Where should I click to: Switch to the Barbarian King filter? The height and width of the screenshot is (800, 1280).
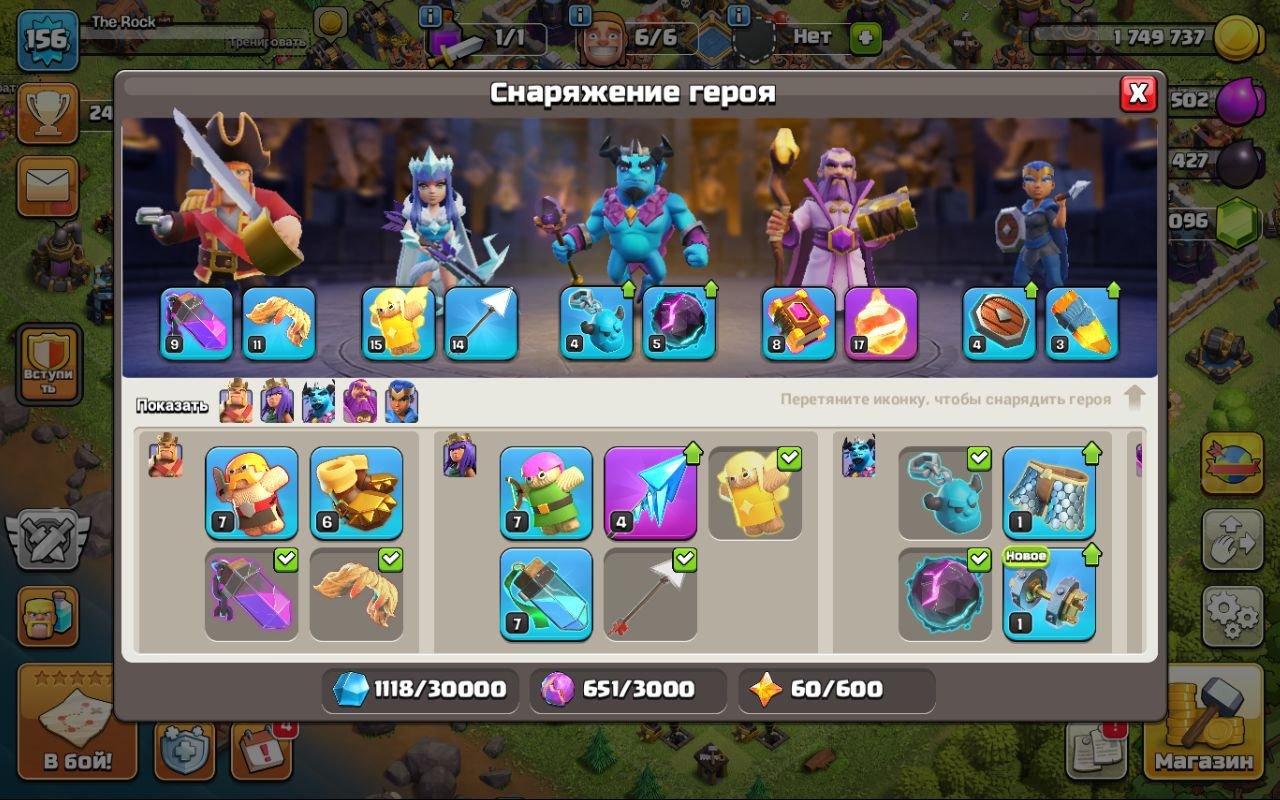[235, 400]
